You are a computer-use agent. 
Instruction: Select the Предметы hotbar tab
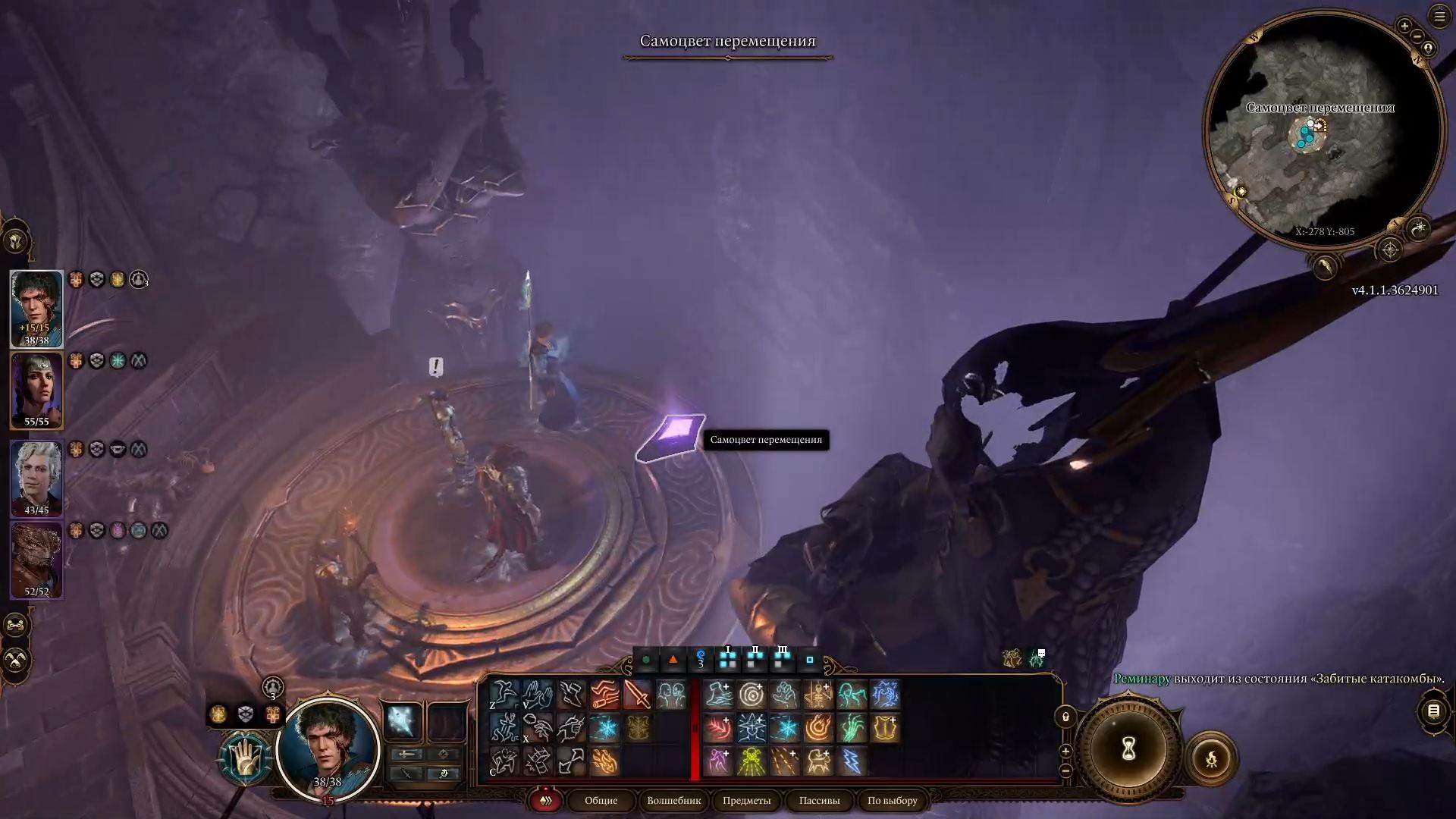pyautogui.click(x=746, y=800)
